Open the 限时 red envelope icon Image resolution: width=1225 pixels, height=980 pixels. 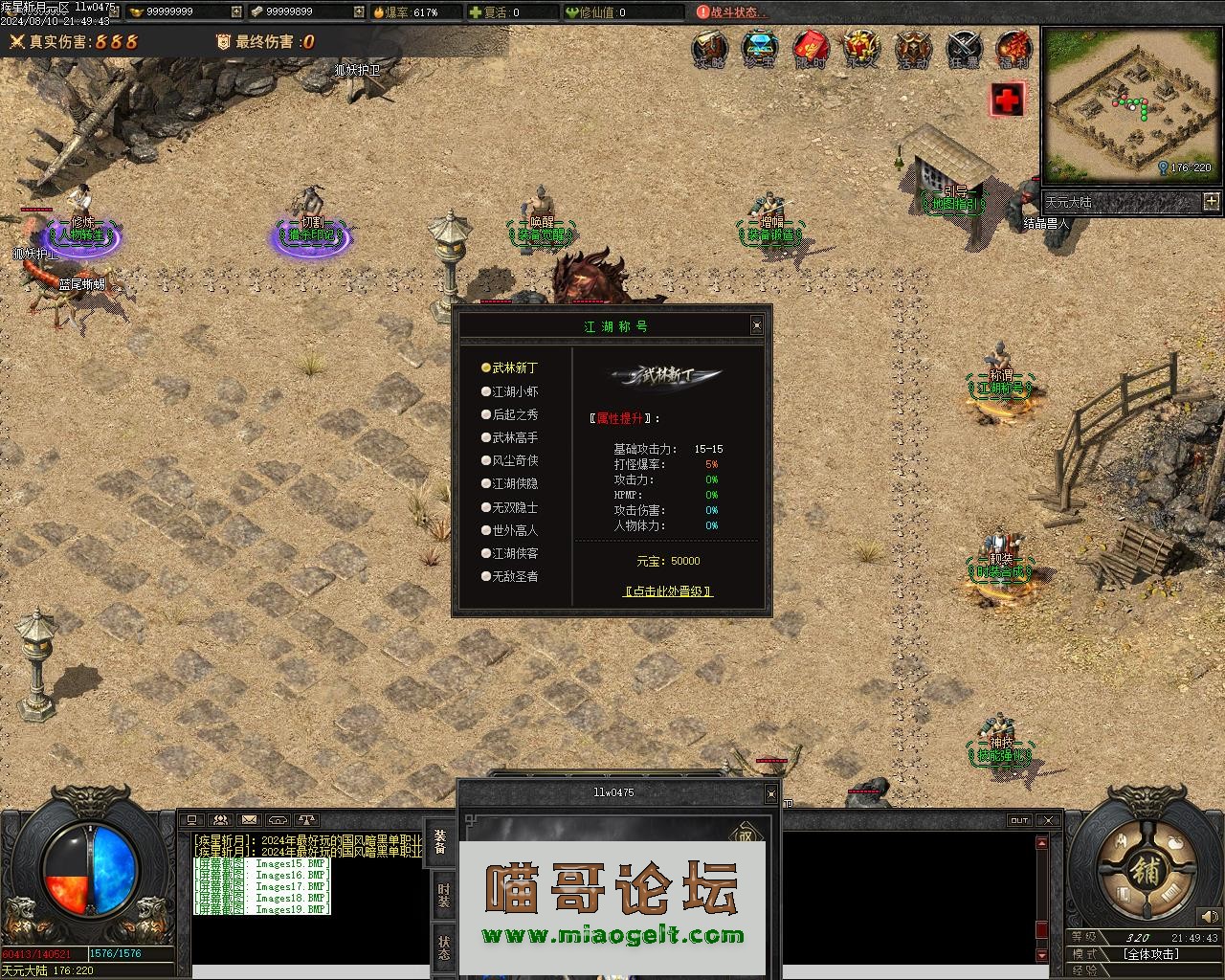pyautogui.click(x=811, y=48)
